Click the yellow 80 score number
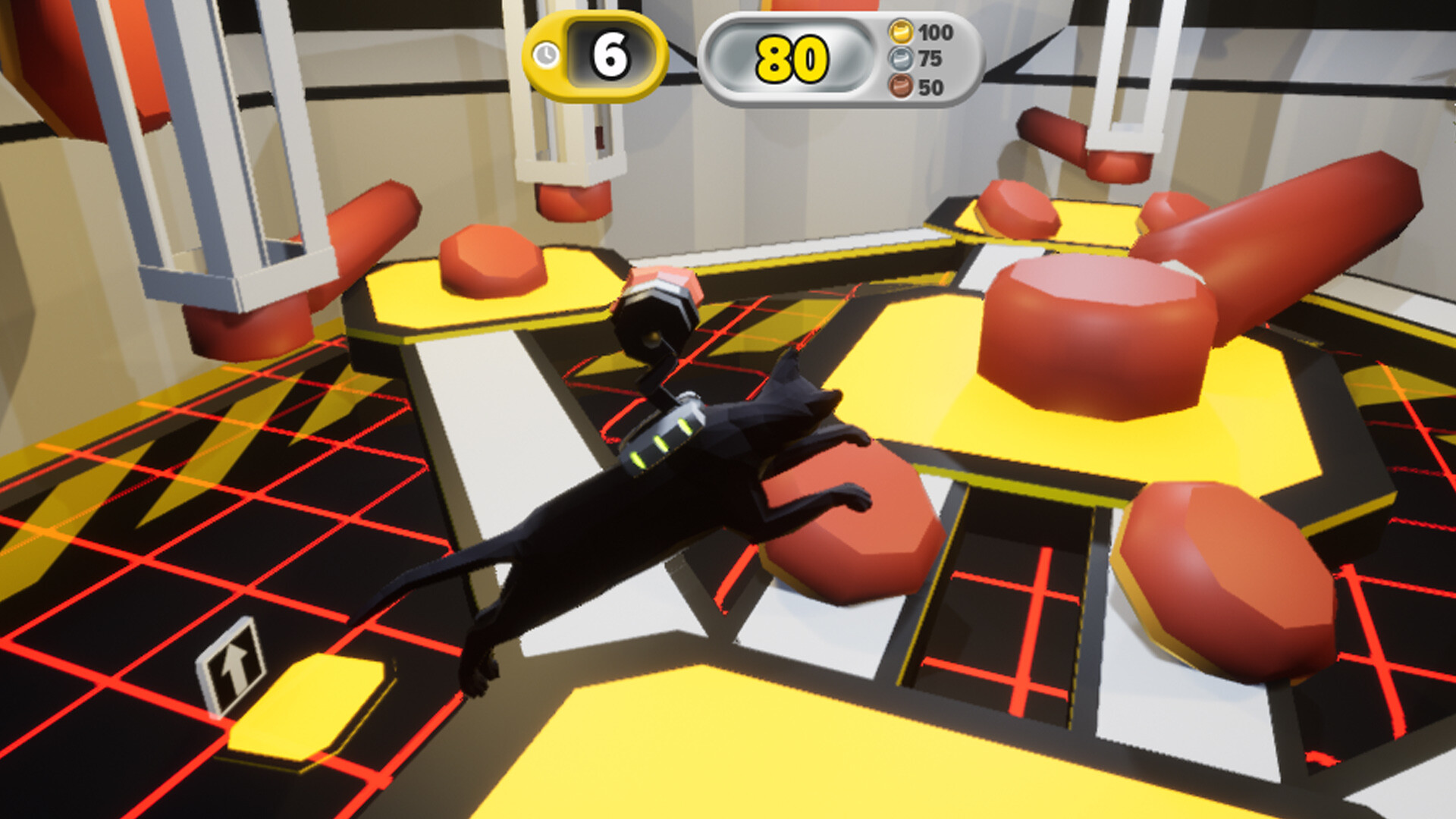This screenshot has height=819, width=1456. click(791, 59)
